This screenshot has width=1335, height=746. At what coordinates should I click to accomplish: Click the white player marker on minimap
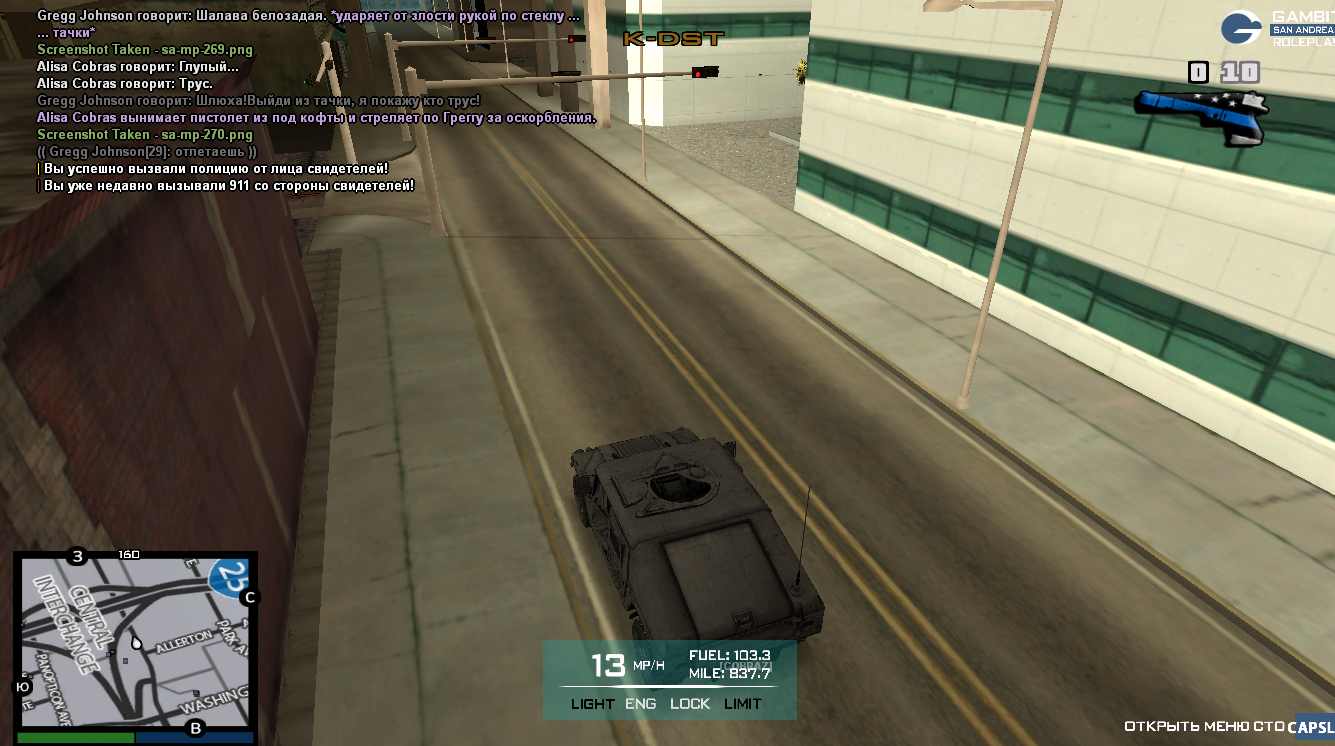pyautogui.click(x=136, y=642)
